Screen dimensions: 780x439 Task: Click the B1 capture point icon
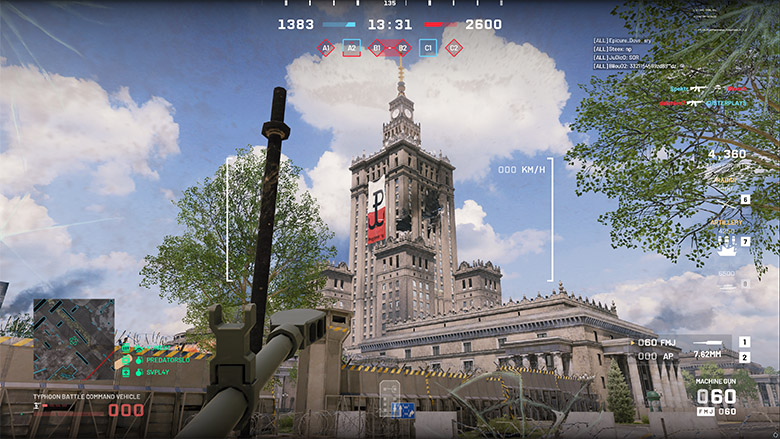377,47
